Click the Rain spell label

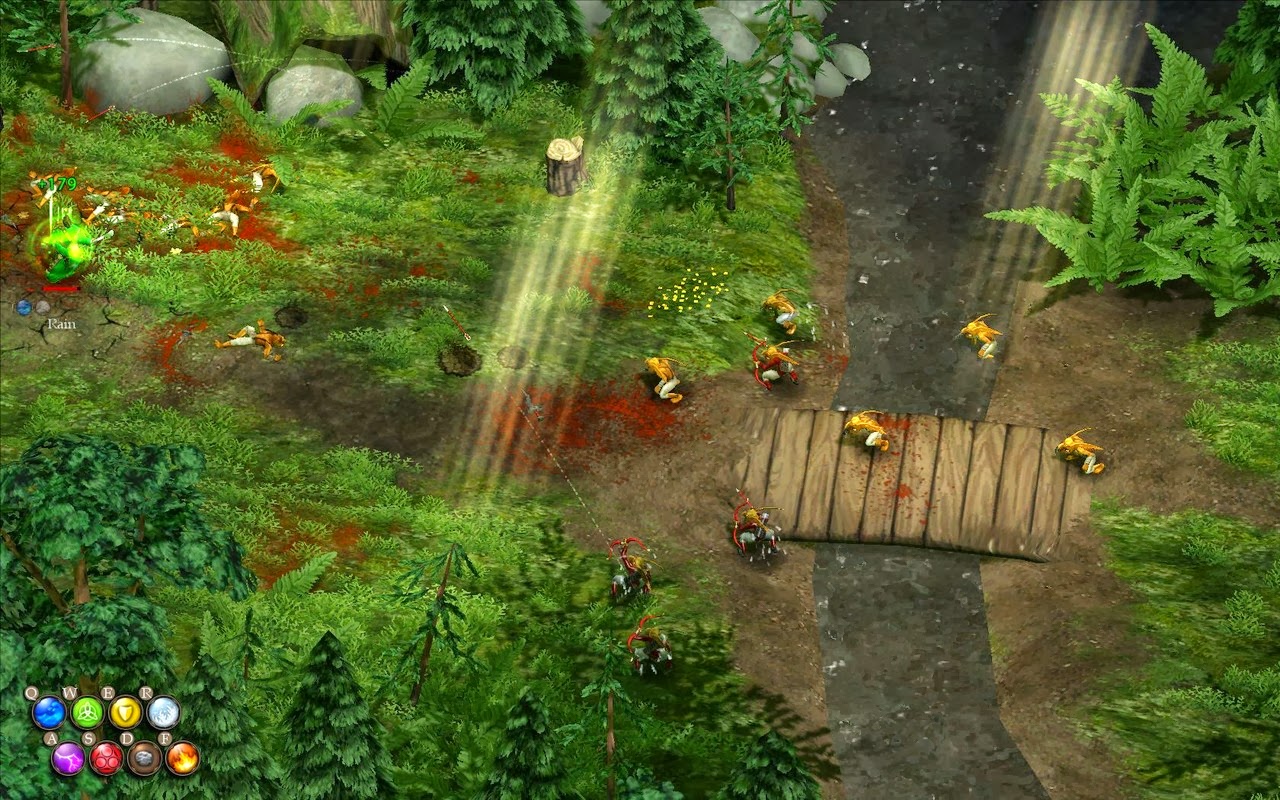tap(62, 323)
